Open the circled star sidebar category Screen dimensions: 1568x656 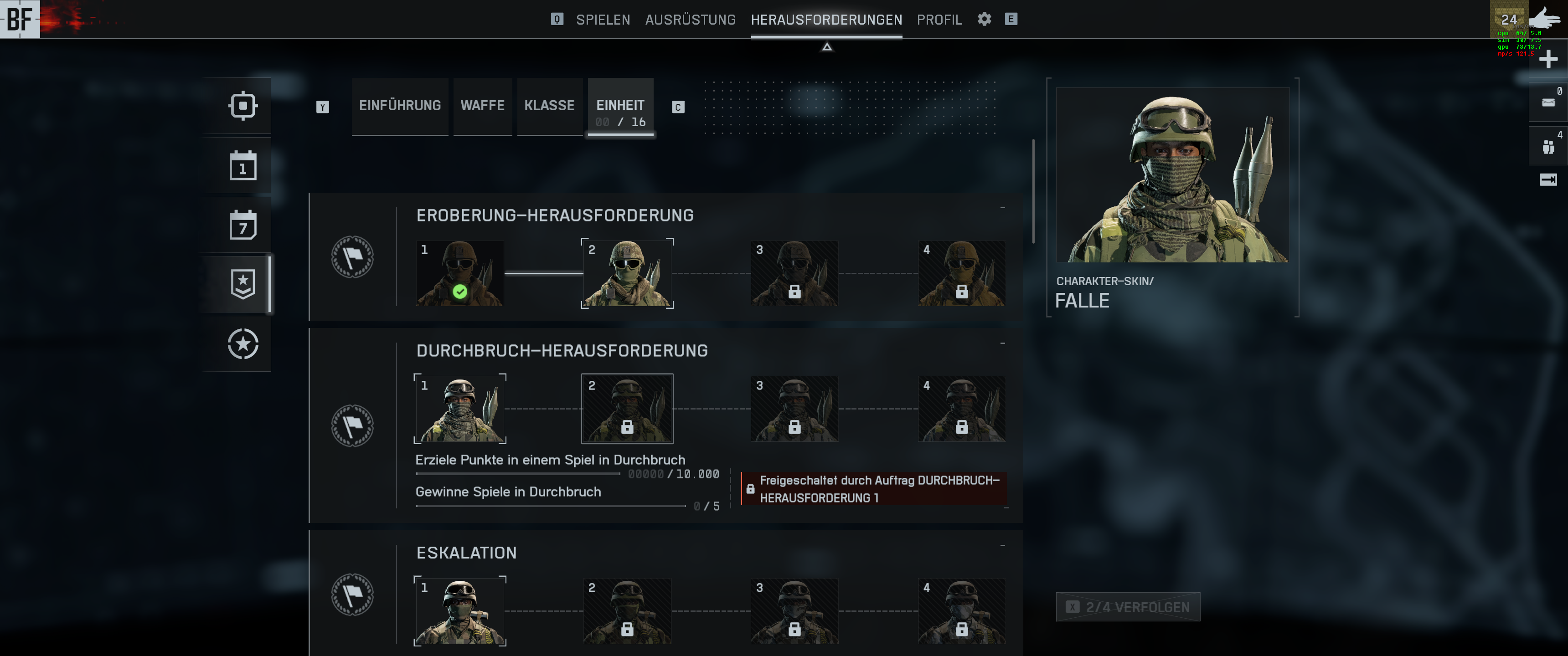[x=243, y=344]
